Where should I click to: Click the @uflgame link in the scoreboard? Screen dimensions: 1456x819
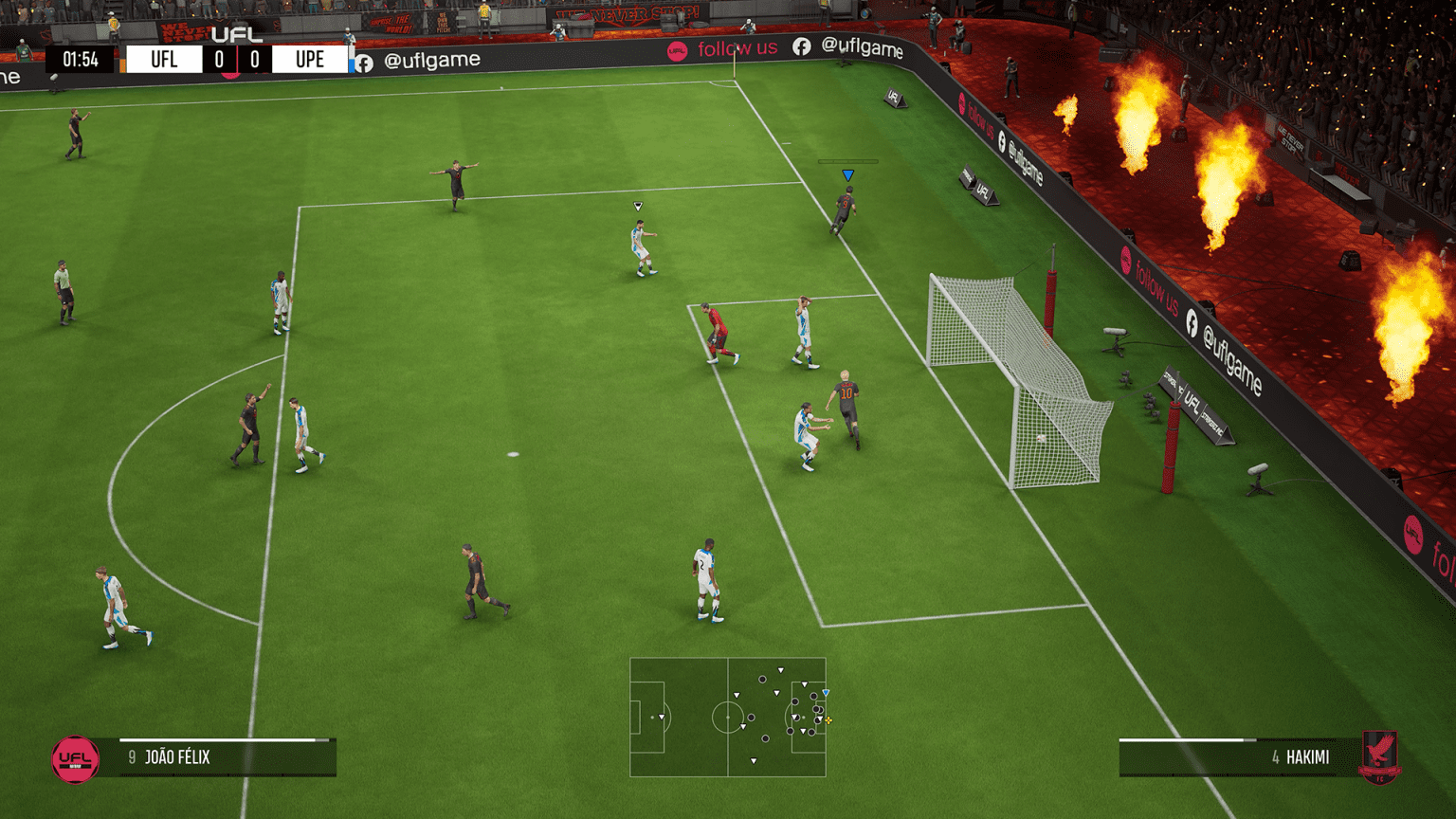[x=432, y=59]
